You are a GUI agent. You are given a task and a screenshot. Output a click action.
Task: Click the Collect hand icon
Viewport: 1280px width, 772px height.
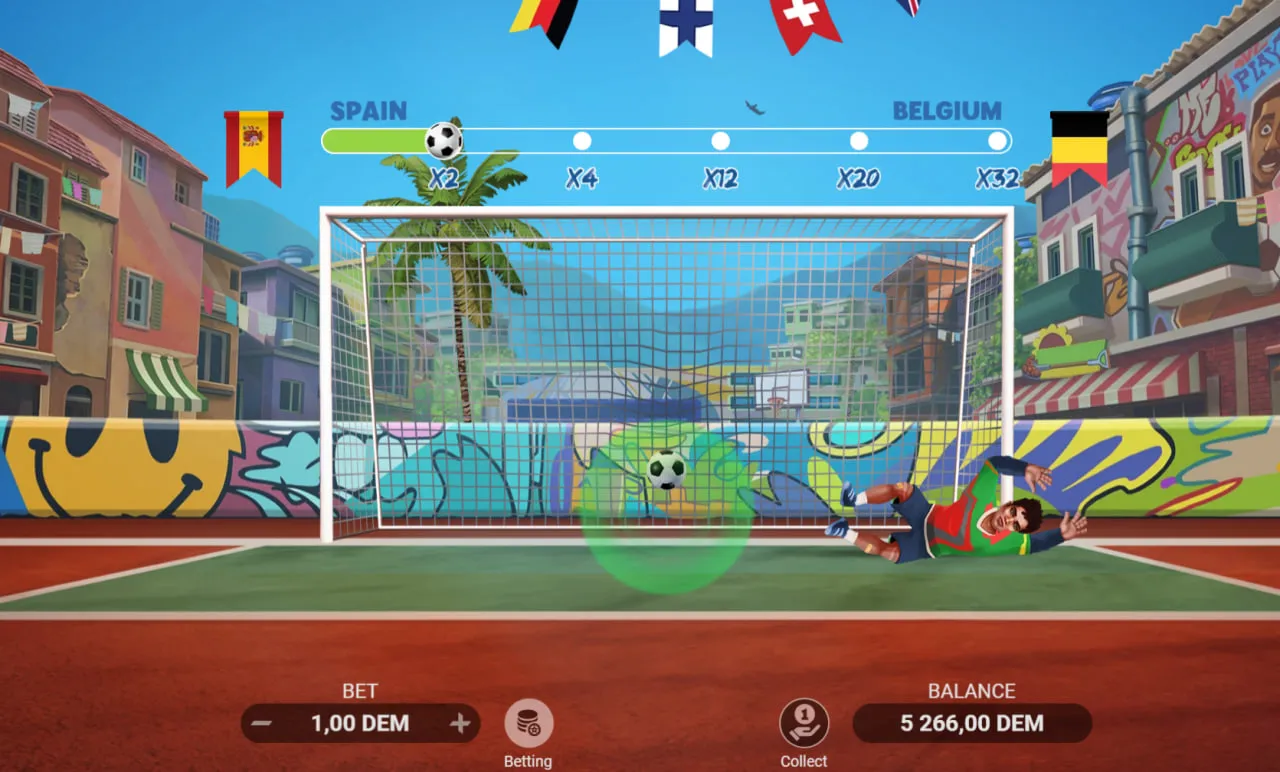(804, 723)
